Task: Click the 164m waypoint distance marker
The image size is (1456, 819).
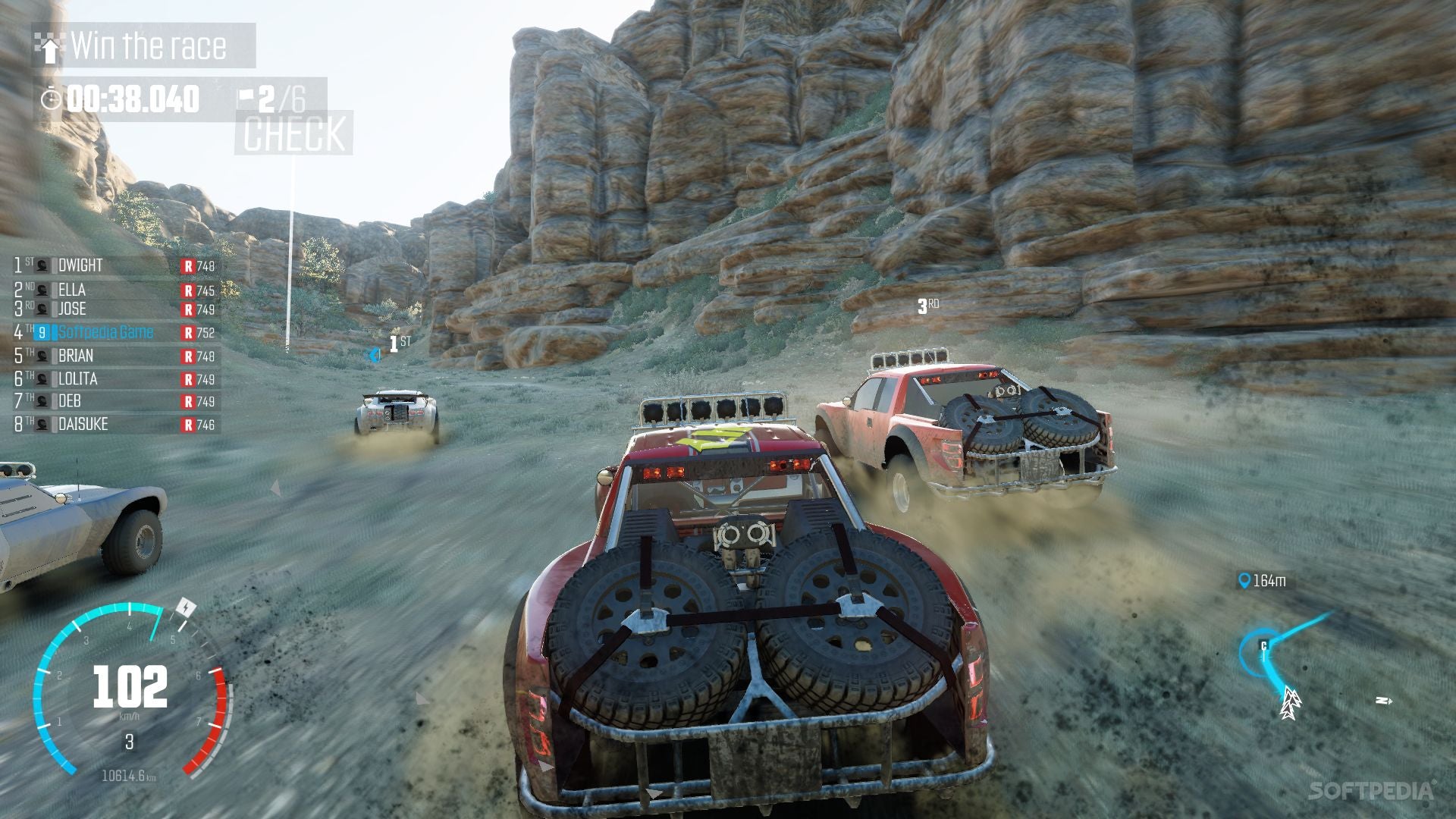Action: tap(1261, 581)
